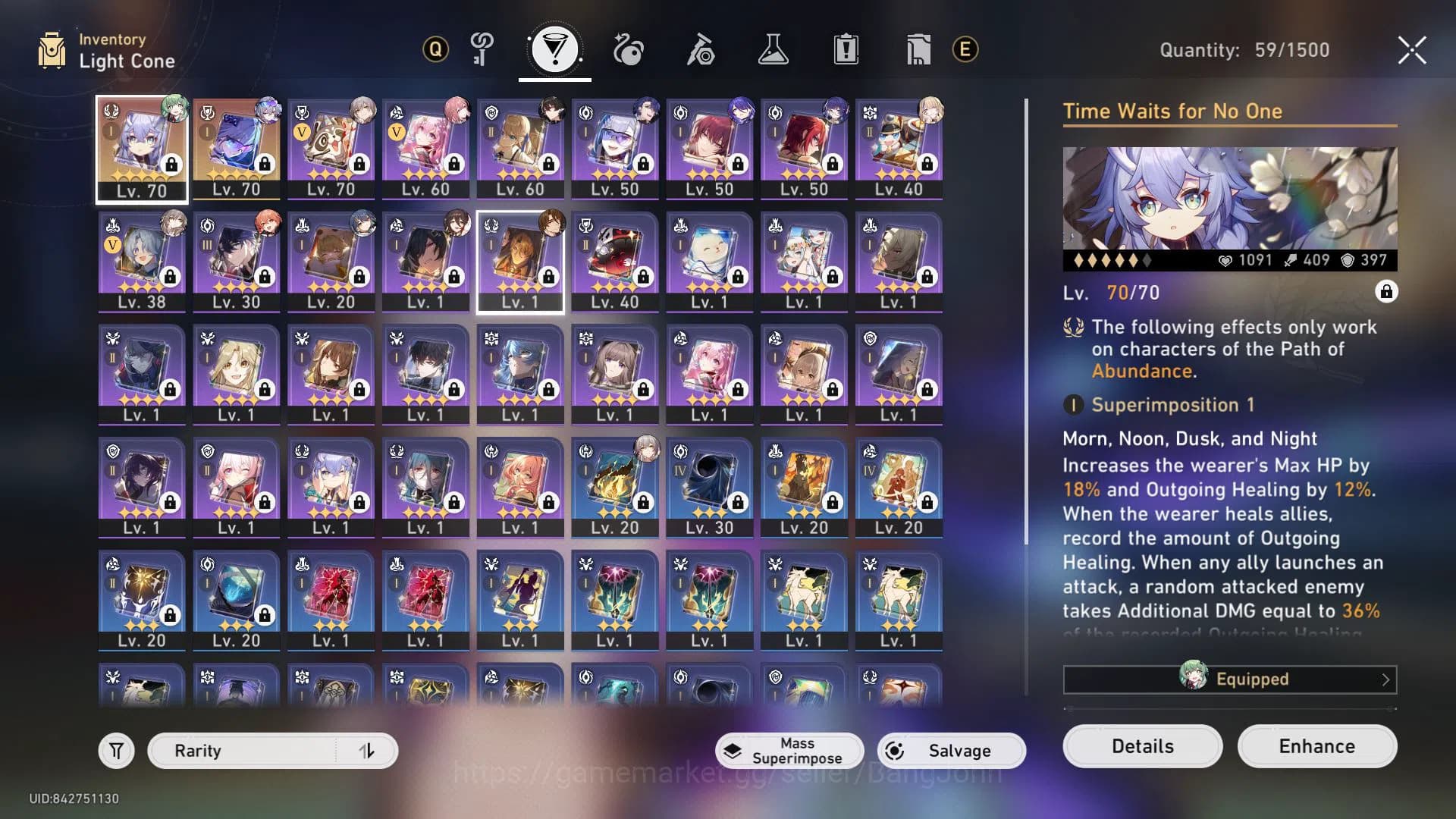
Task: Open the Materials inventory category left of Light Cone
Action: tap(482, 49)
